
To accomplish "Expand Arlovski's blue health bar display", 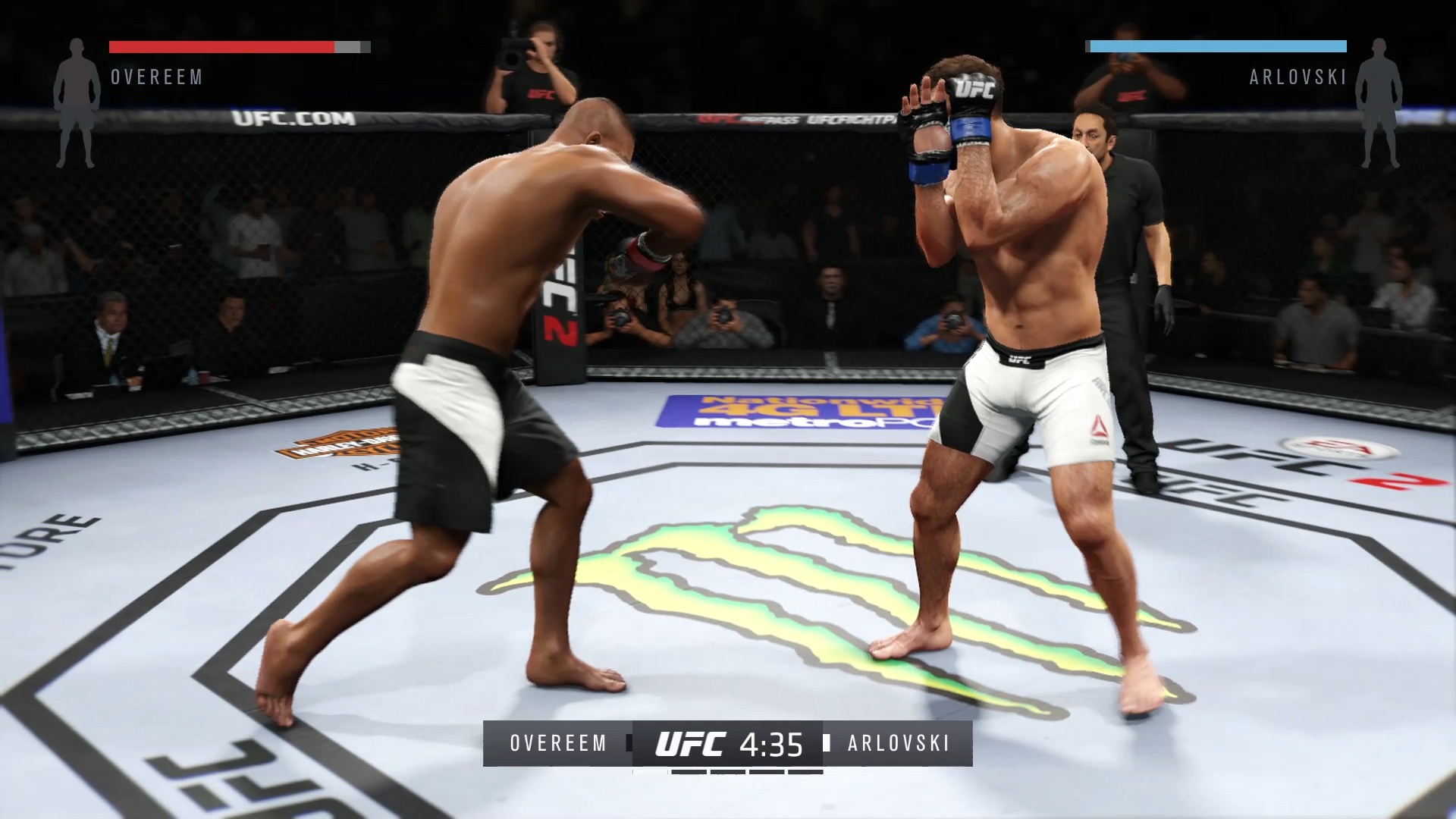I will click(x=1217, y=45).
